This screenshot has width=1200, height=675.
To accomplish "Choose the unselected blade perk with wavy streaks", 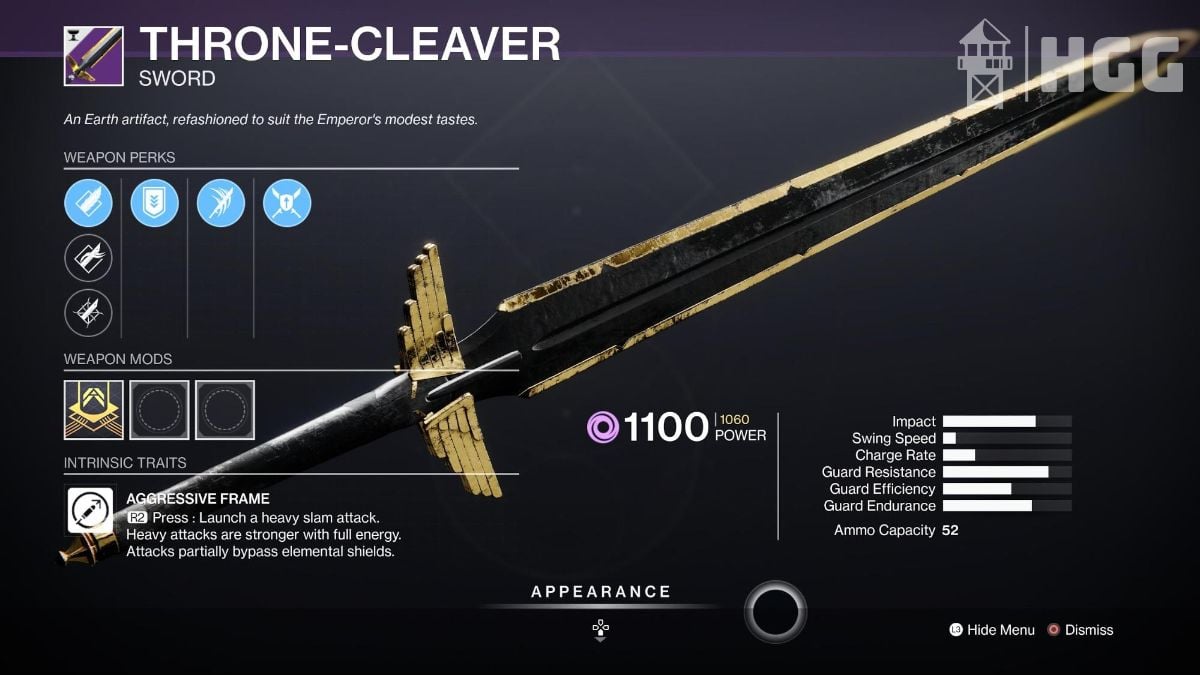I will point(88,258).
